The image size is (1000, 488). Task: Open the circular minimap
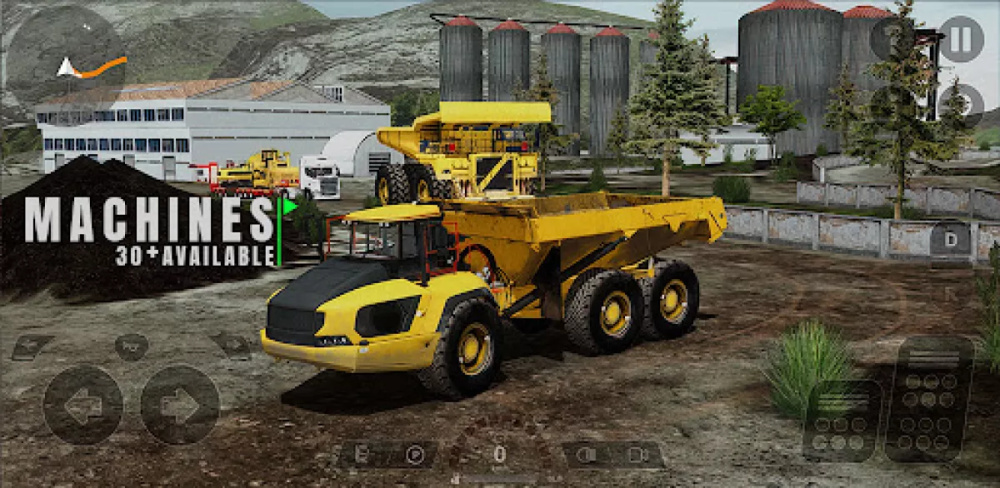66,57
